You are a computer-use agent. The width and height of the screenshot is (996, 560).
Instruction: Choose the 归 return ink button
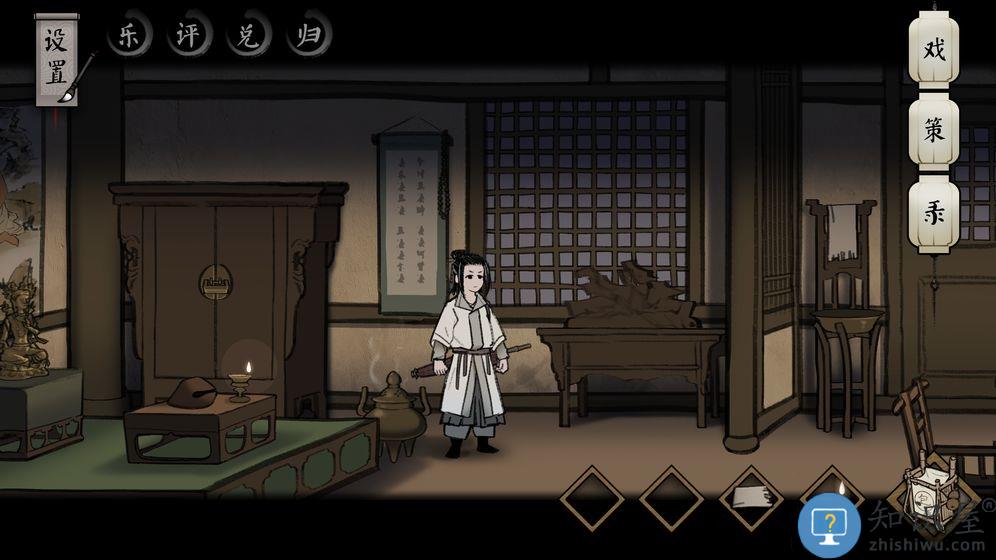click(307, 37)
